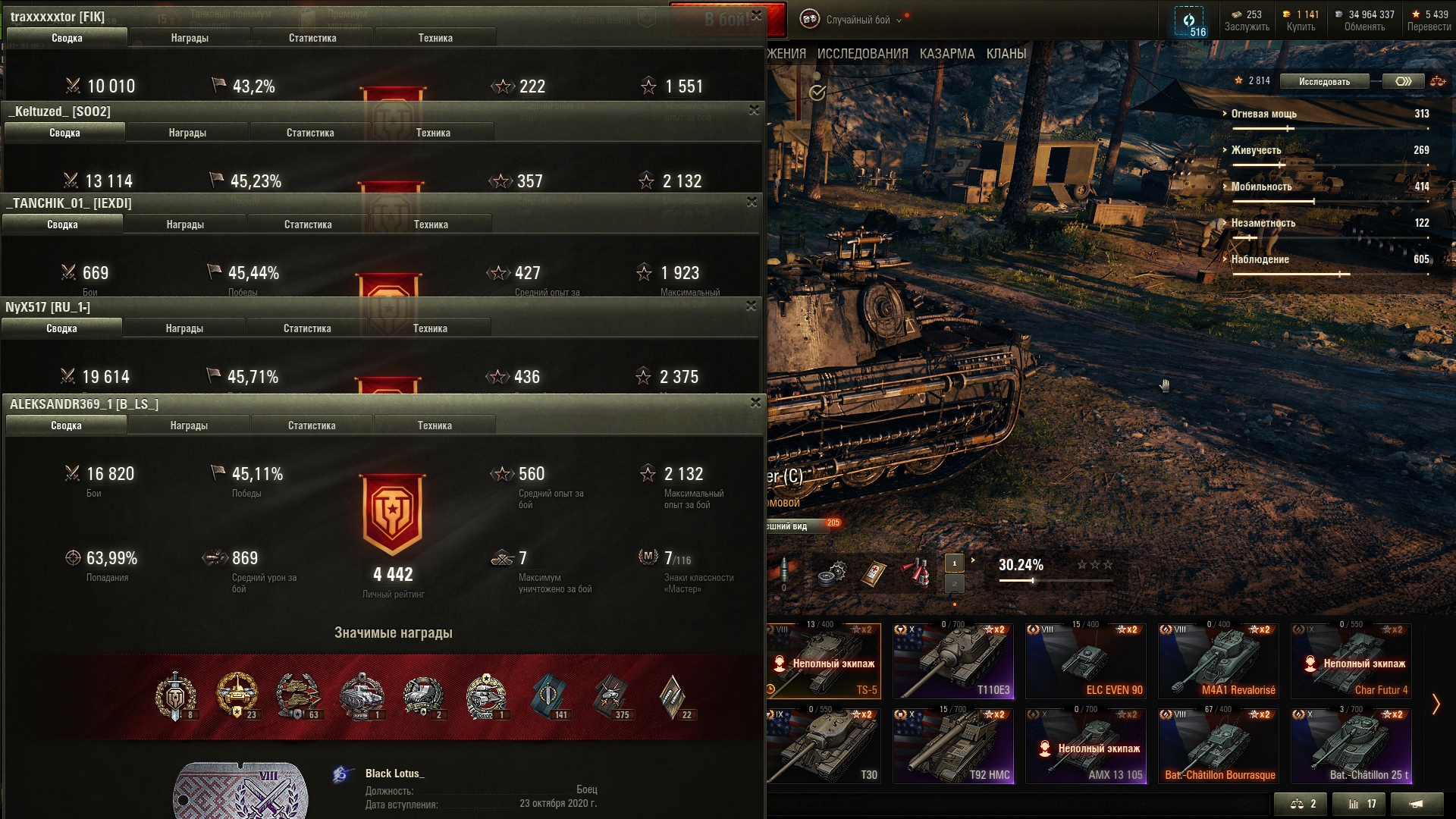The height and width of the screenshot is (819, 1456).
Task: Open Статистика tab in _TANCHIK_01_ window
Action: click(x=308, y=224)
